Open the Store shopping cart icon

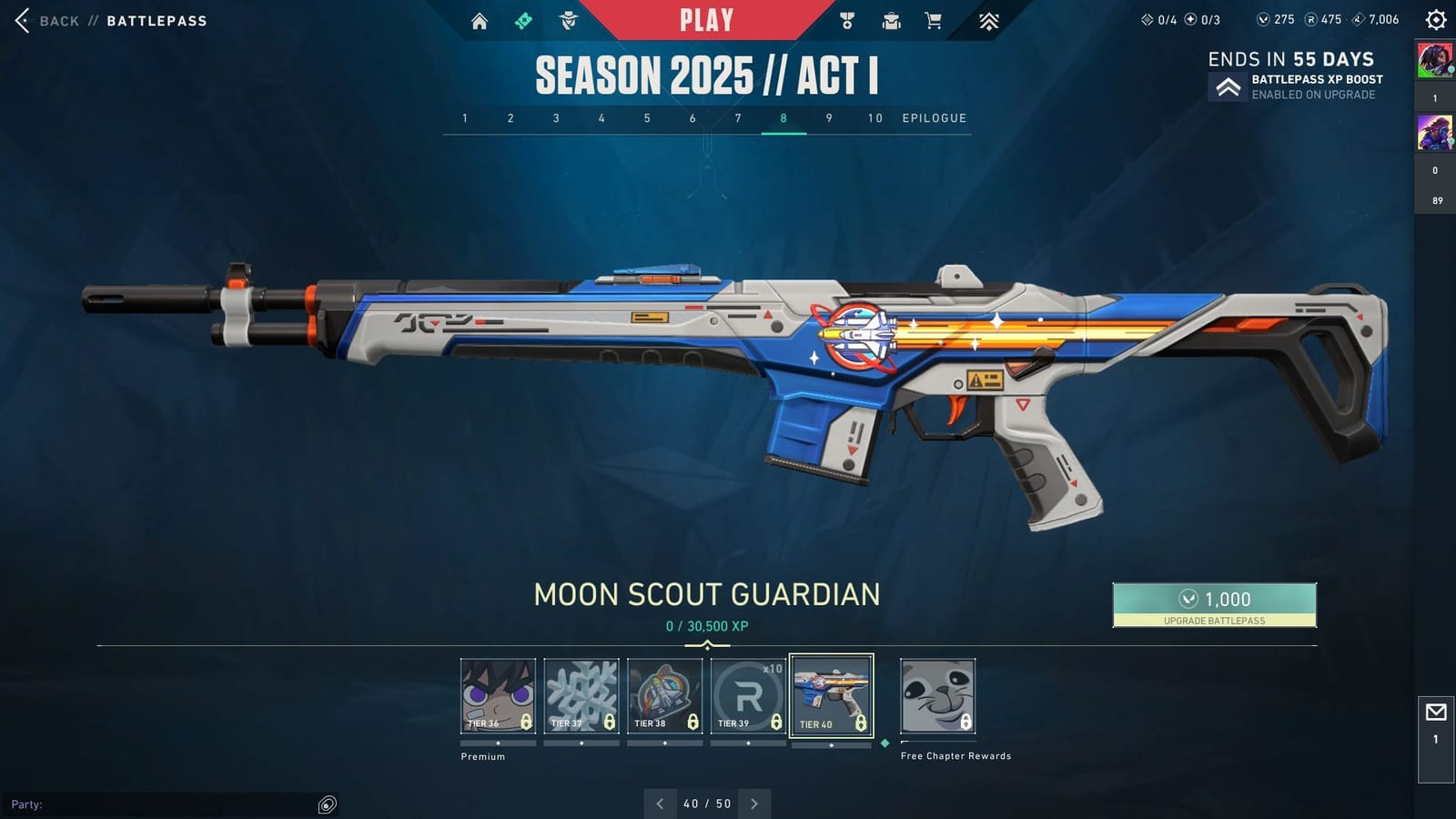[934, 18]
